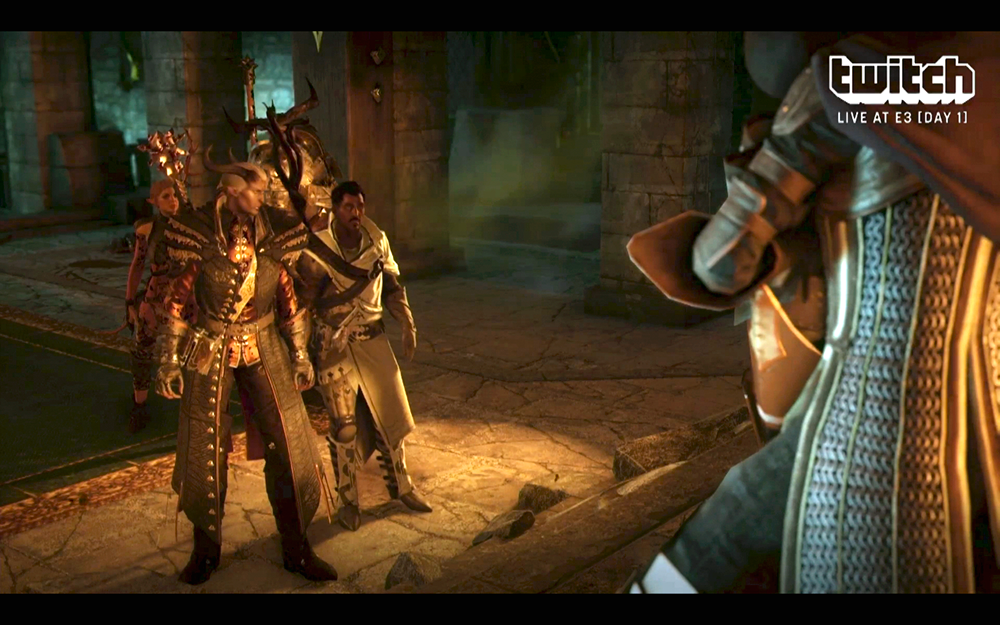The width and height of the screenshot is (1000, 625).
Task: Click the Twitch logo watermark
Action: pos(901,80)
